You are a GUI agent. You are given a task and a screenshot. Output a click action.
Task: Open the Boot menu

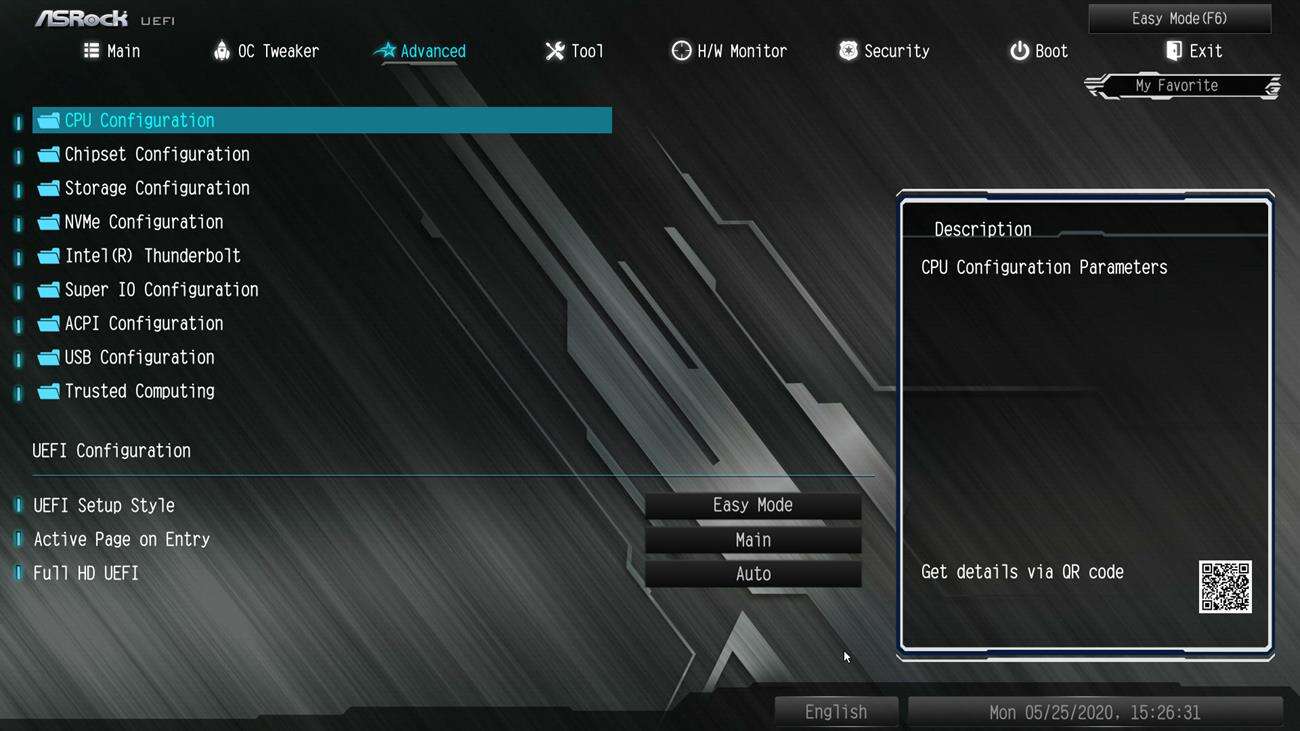tap(1038, 50)
